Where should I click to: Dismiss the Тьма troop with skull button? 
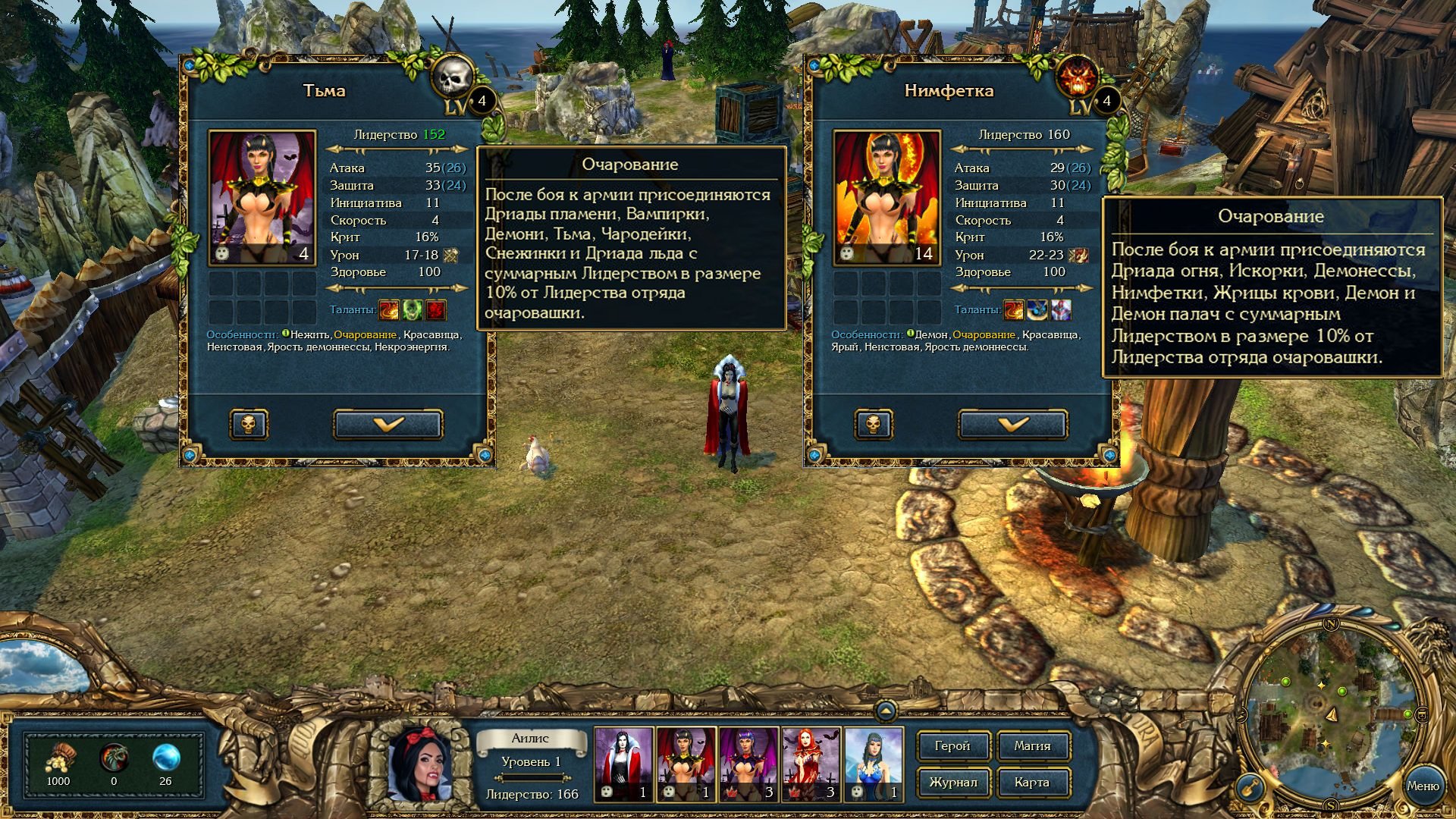pos(249,425)
